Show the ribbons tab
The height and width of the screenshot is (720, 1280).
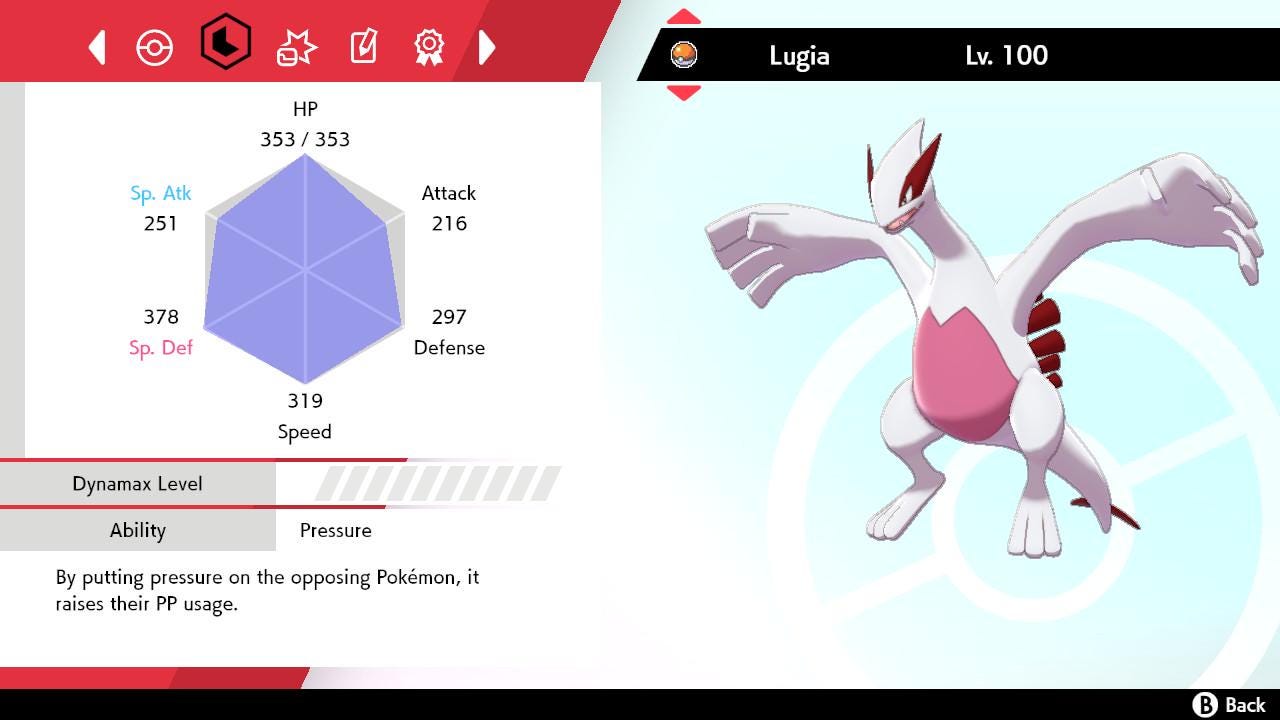coord(429,46)
